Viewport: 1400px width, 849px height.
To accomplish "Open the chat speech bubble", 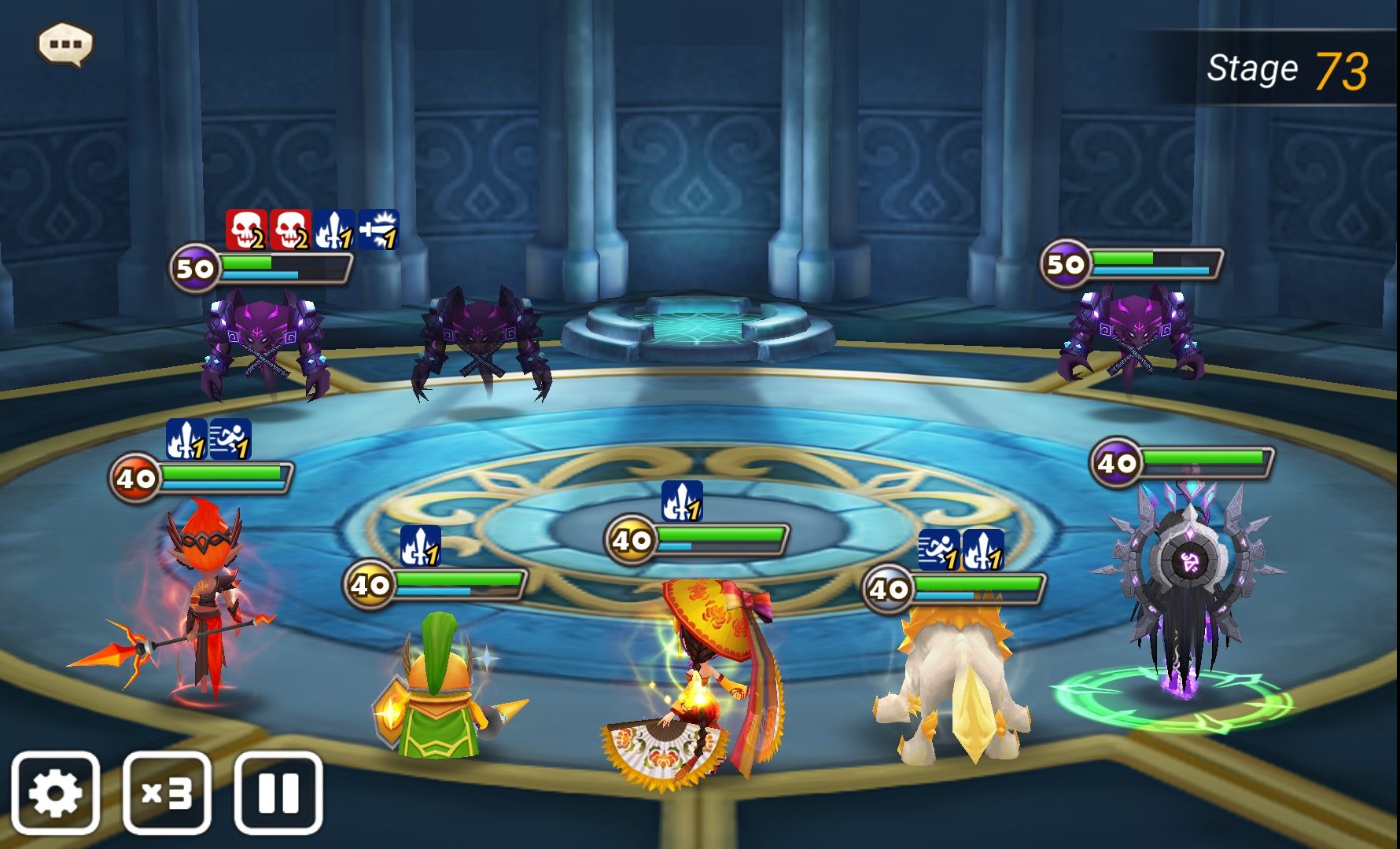I will tap(65, 44).
